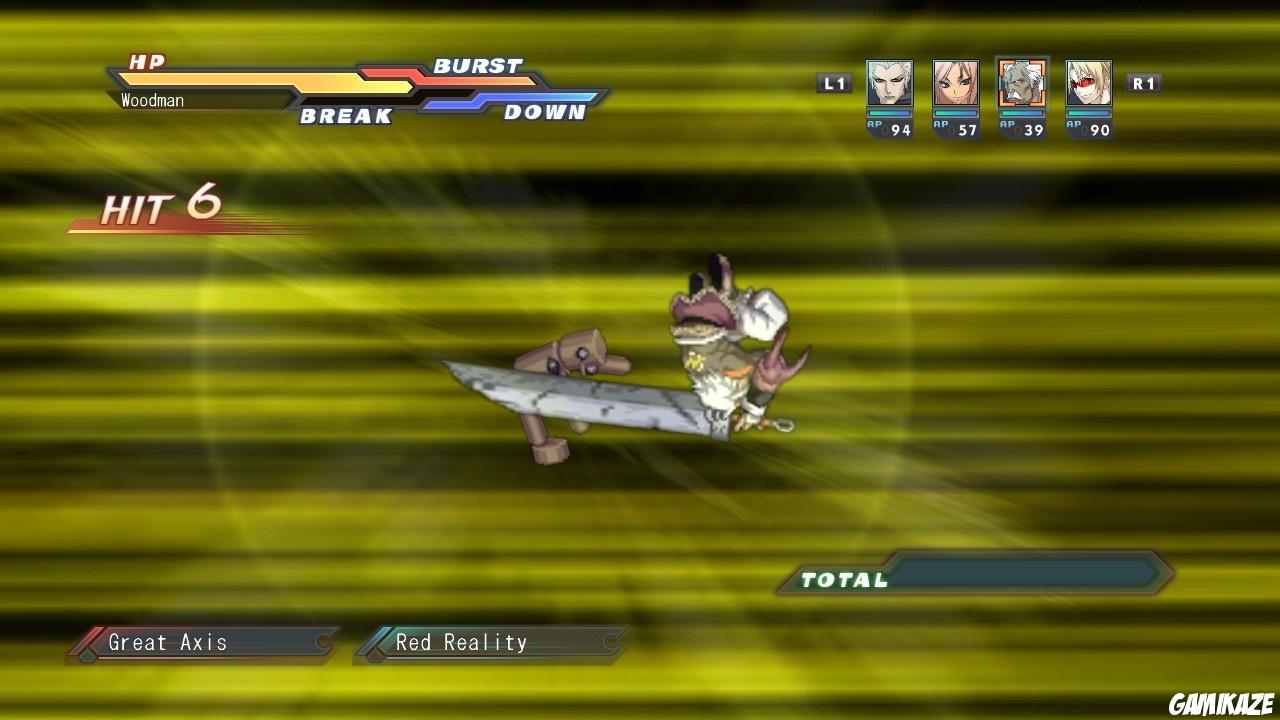Toggle the BURST gauge indicator
This screenshot has width=1280, height=720.
477,66
